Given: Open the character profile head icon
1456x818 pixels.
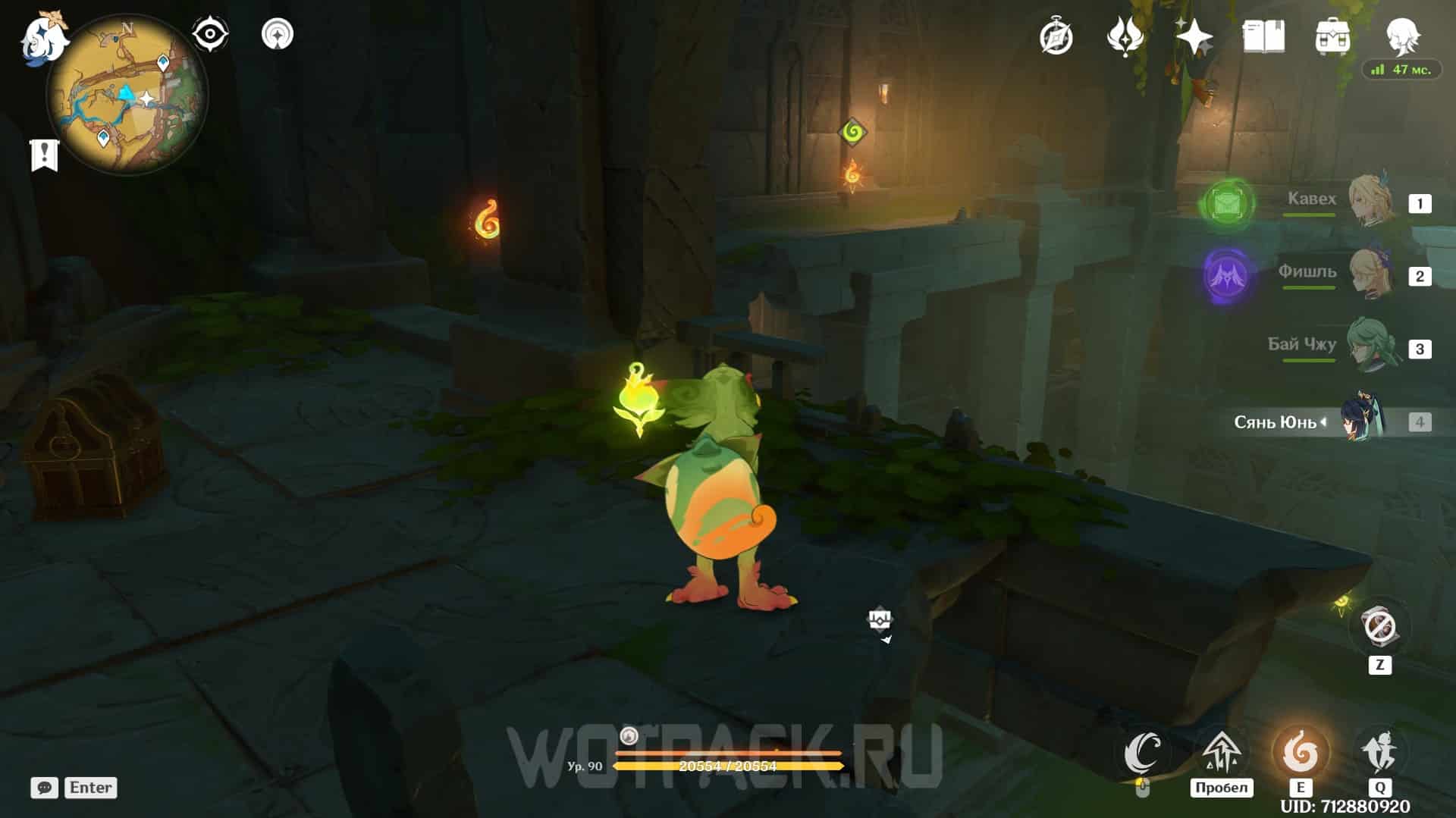Looking at the screenshot, I should 1401,35.
